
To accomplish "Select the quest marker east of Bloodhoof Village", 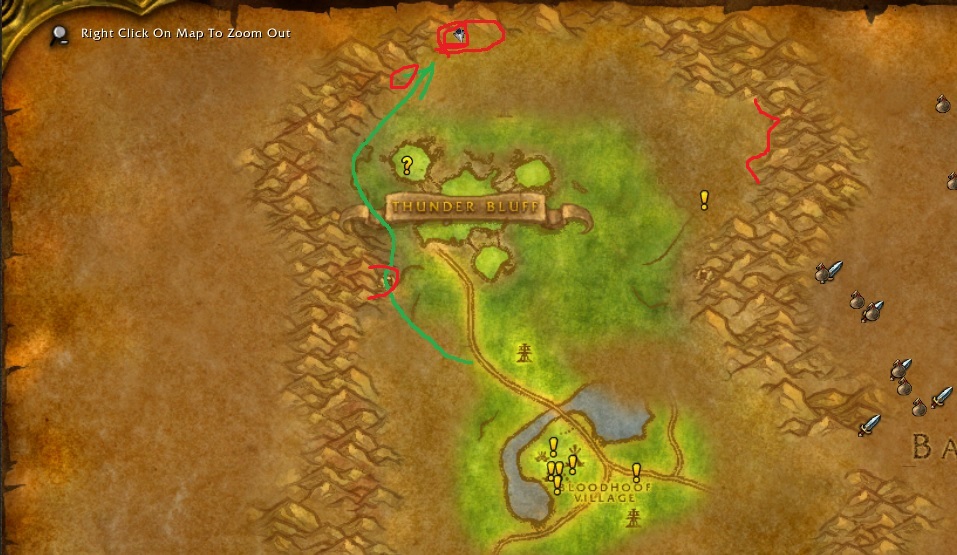I will pos(636,472).
